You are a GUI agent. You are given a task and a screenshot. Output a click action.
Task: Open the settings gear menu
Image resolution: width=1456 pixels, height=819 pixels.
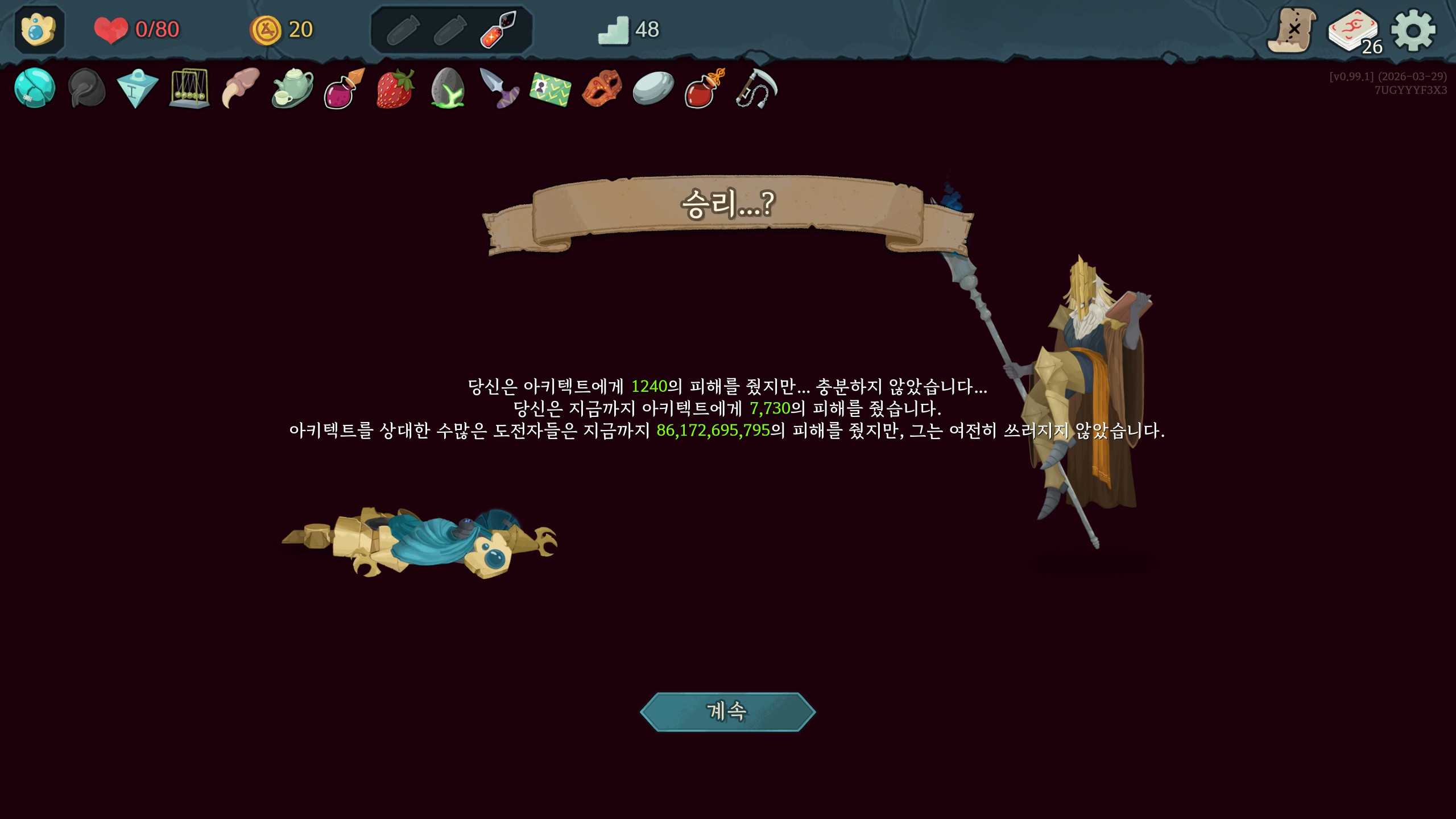(1413, 30)
